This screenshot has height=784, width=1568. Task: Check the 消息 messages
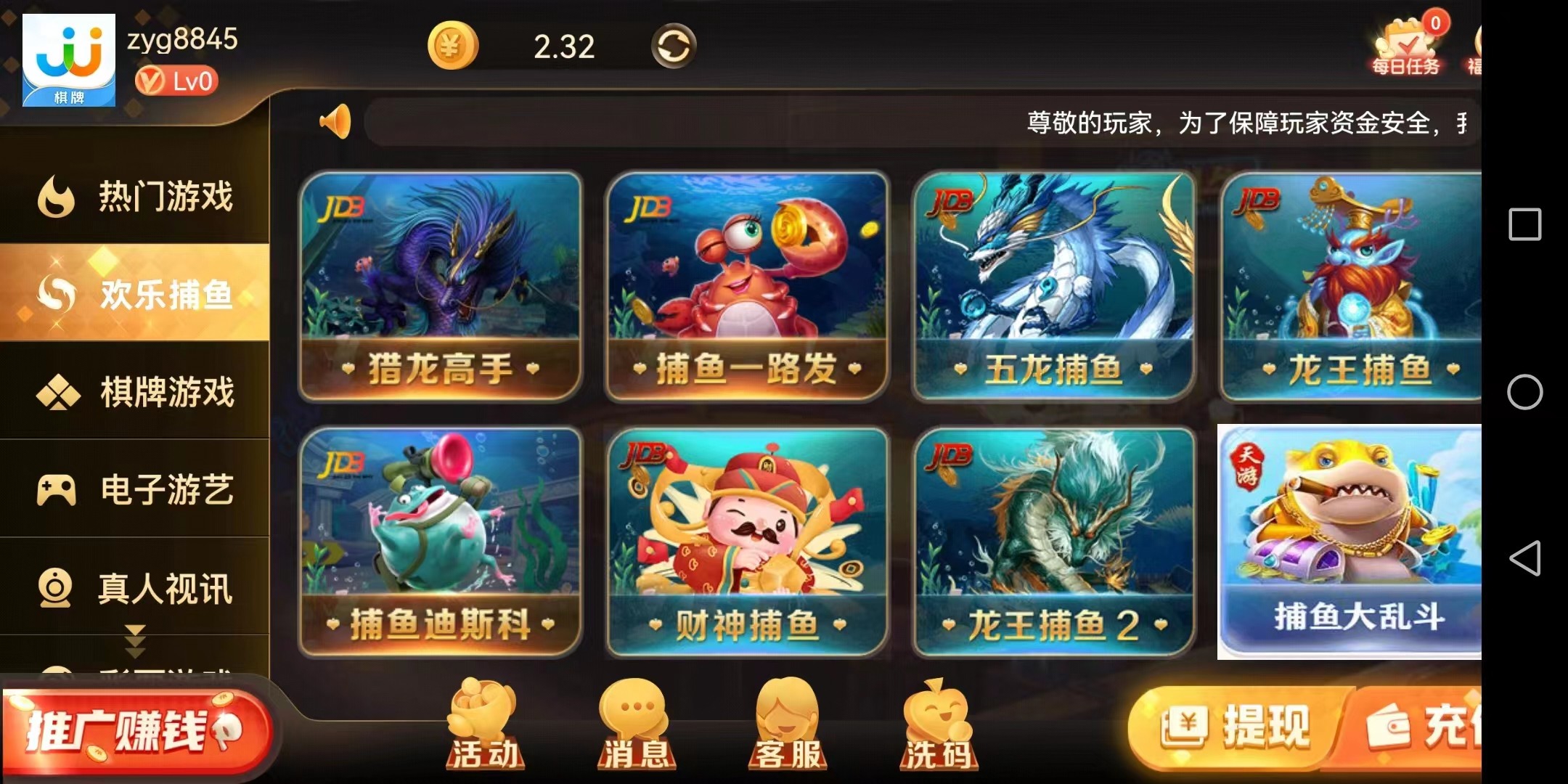tap(635, 724)
